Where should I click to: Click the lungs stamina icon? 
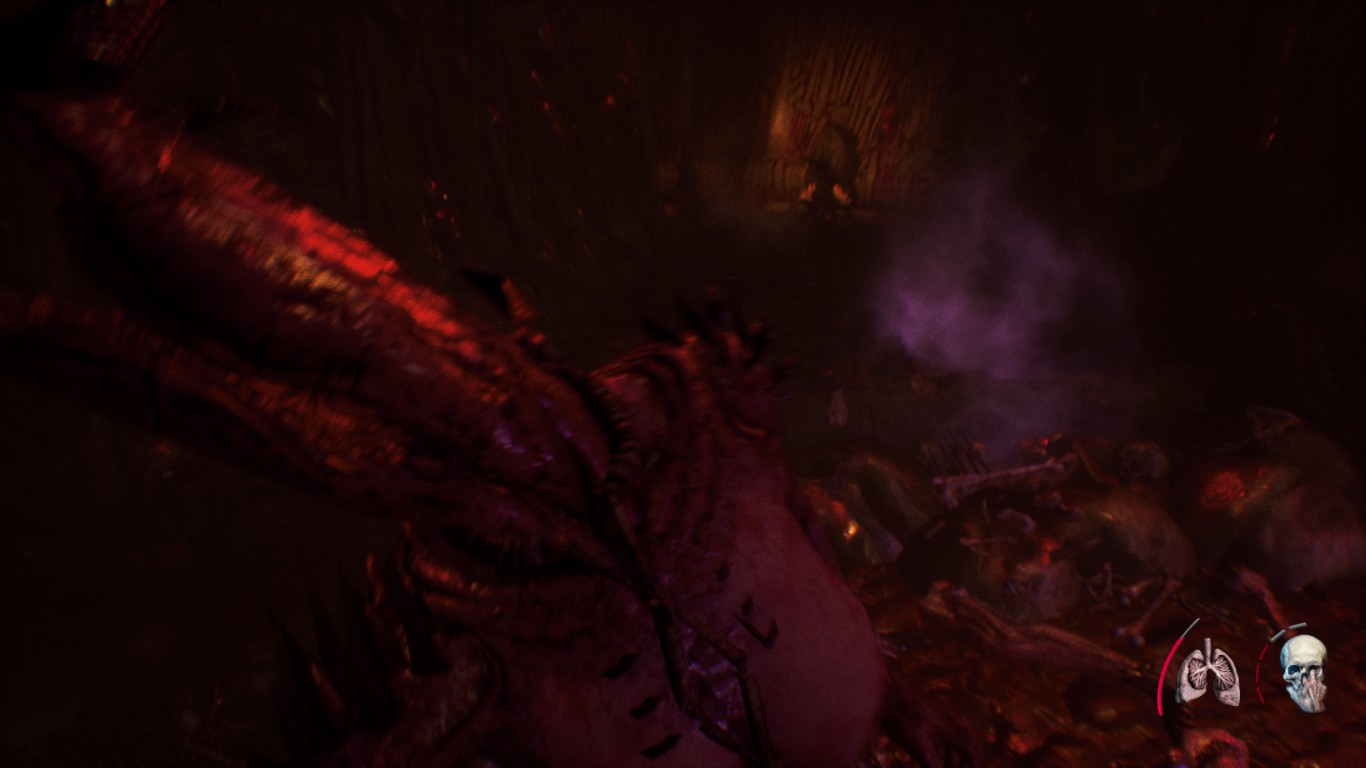(1207, 671)
